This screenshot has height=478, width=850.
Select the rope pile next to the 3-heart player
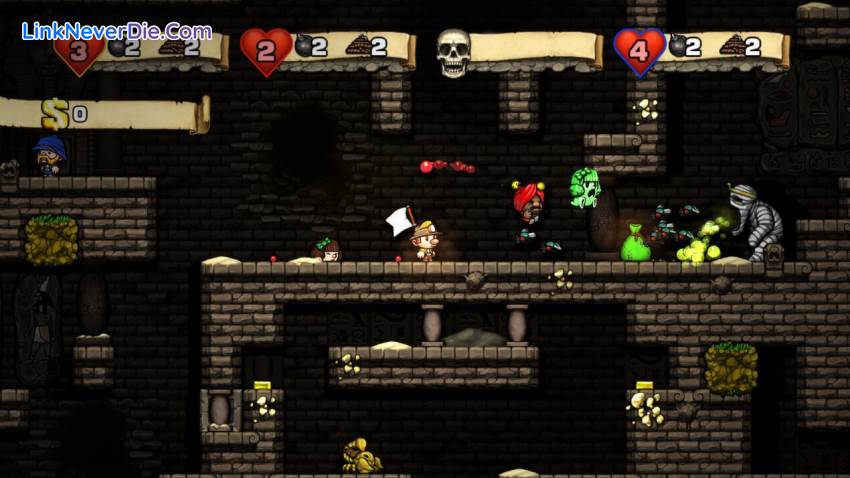[171, 46]
